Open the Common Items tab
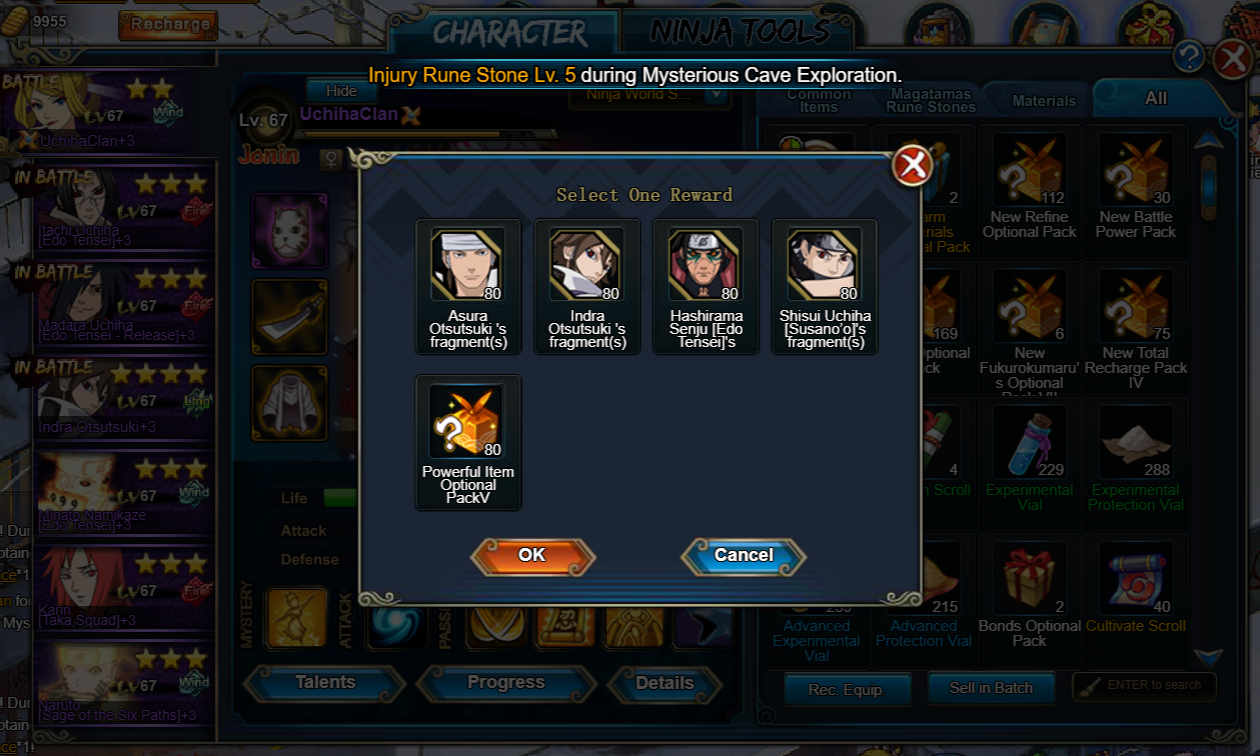1260x756 pixels. pos(819,100)
